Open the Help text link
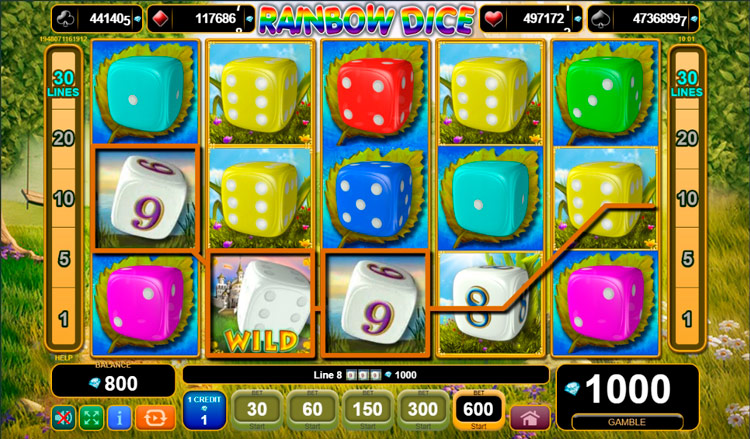 (x=62, y=356)
